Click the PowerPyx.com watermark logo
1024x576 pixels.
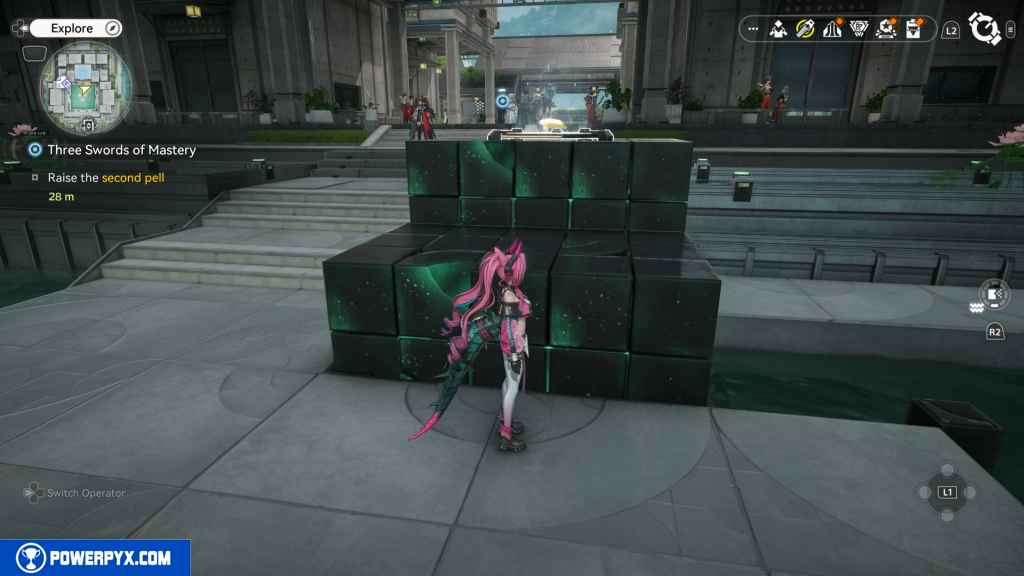pyautogui.click(x=95, y=558)
